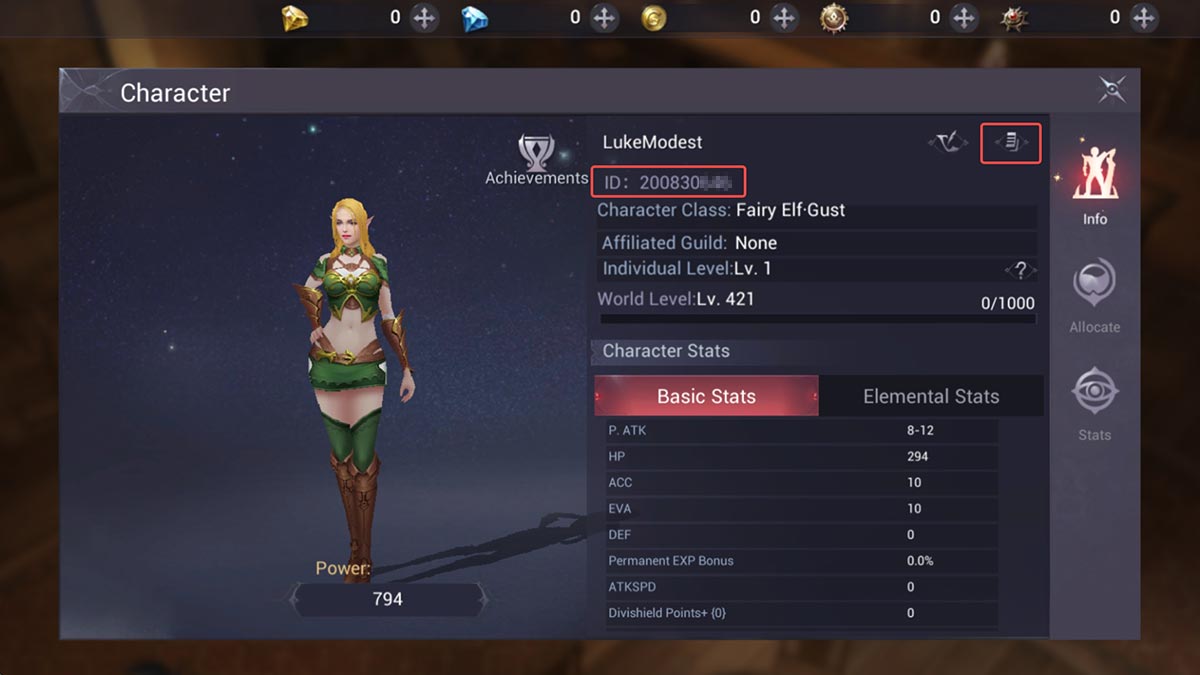Add spiked emblem currency with plus button

(1144, 17)
